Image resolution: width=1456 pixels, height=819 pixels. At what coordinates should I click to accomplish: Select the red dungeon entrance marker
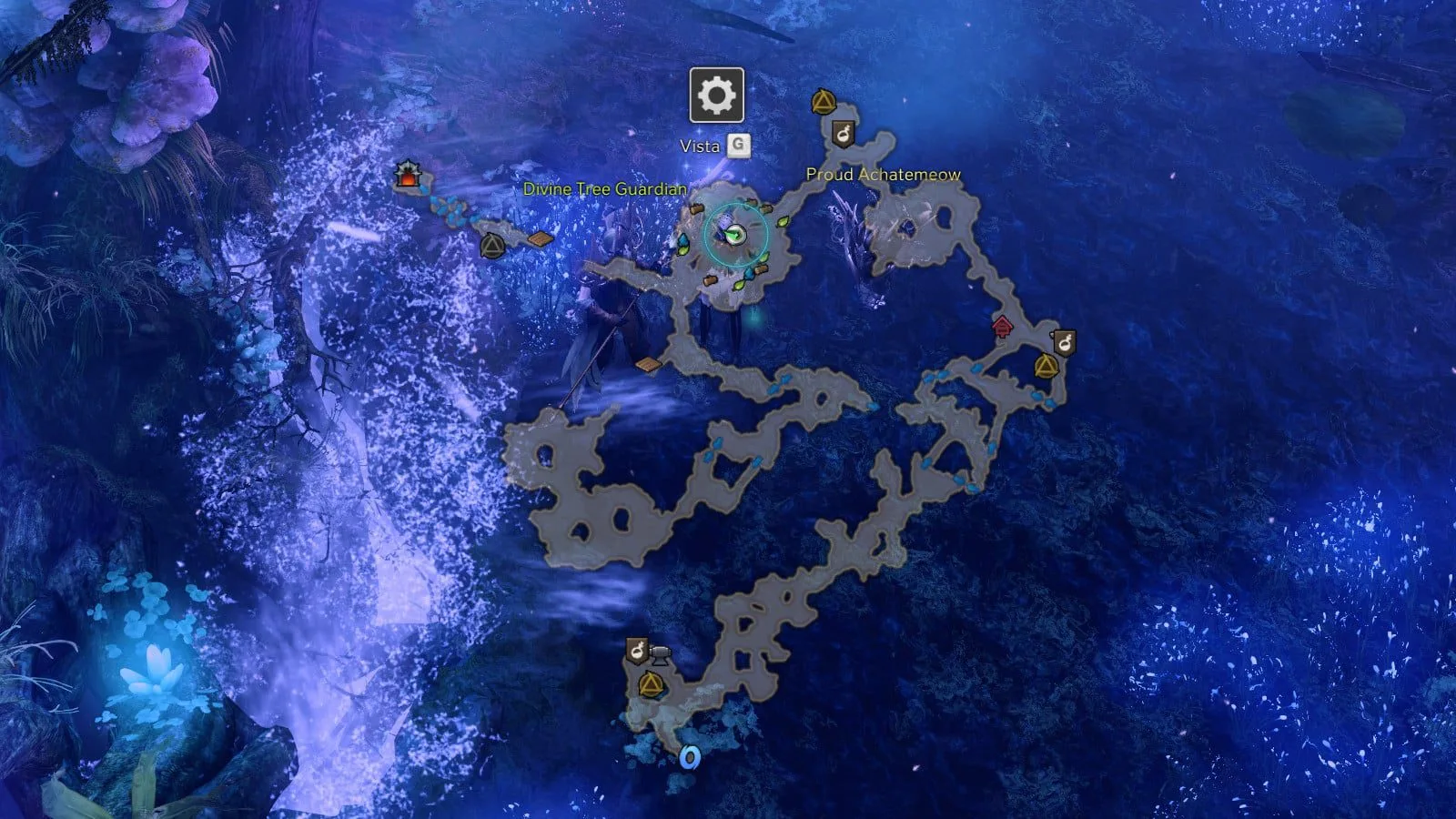pos(407,177)
